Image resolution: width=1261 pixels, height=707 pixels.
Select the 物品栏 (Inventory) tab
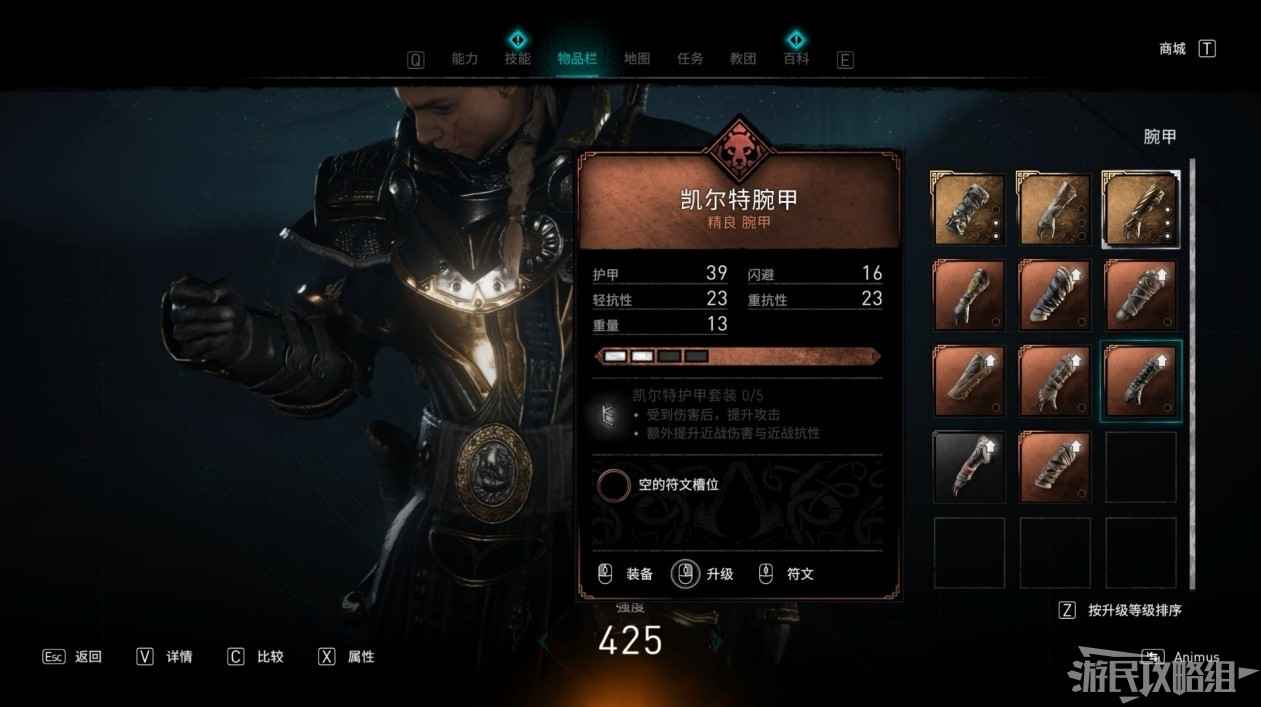pyautogui.click(x=577, y=59)
